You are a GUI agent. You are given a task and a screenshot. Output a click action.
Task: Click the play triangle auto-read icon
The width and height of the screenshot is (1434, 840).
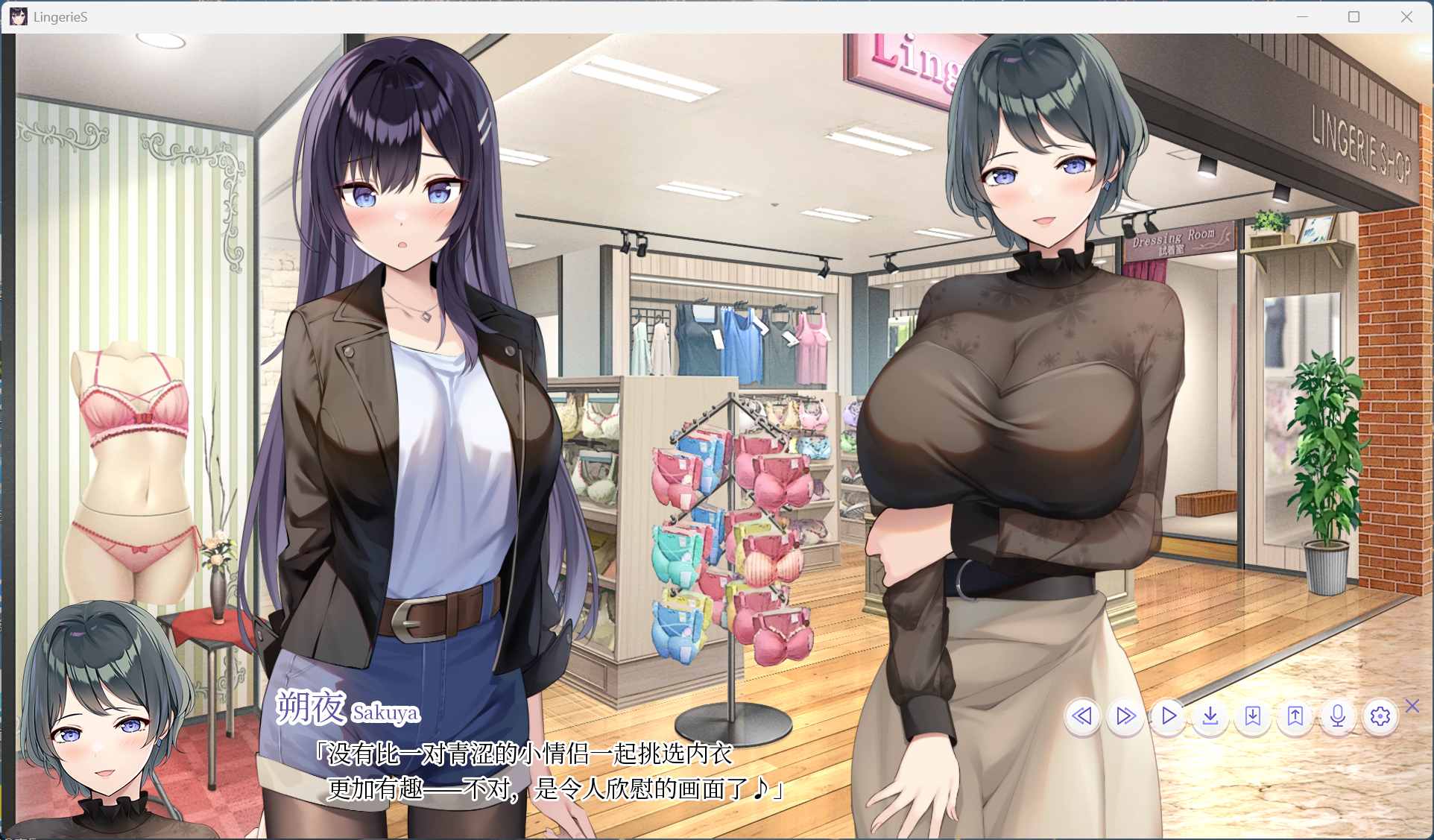click(1168, 717)
